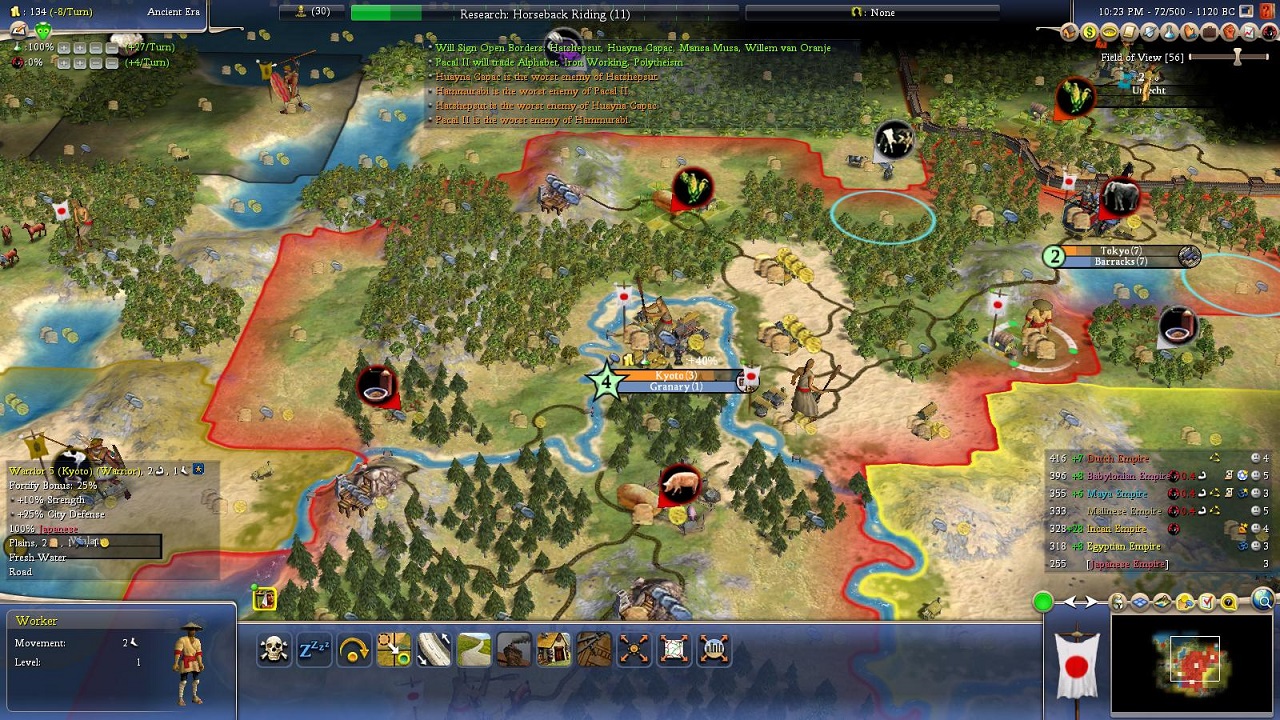Image resolution: width=1280 pixels, height=720 pixels.
Task: End turn with the green button
Action: 1043,601
